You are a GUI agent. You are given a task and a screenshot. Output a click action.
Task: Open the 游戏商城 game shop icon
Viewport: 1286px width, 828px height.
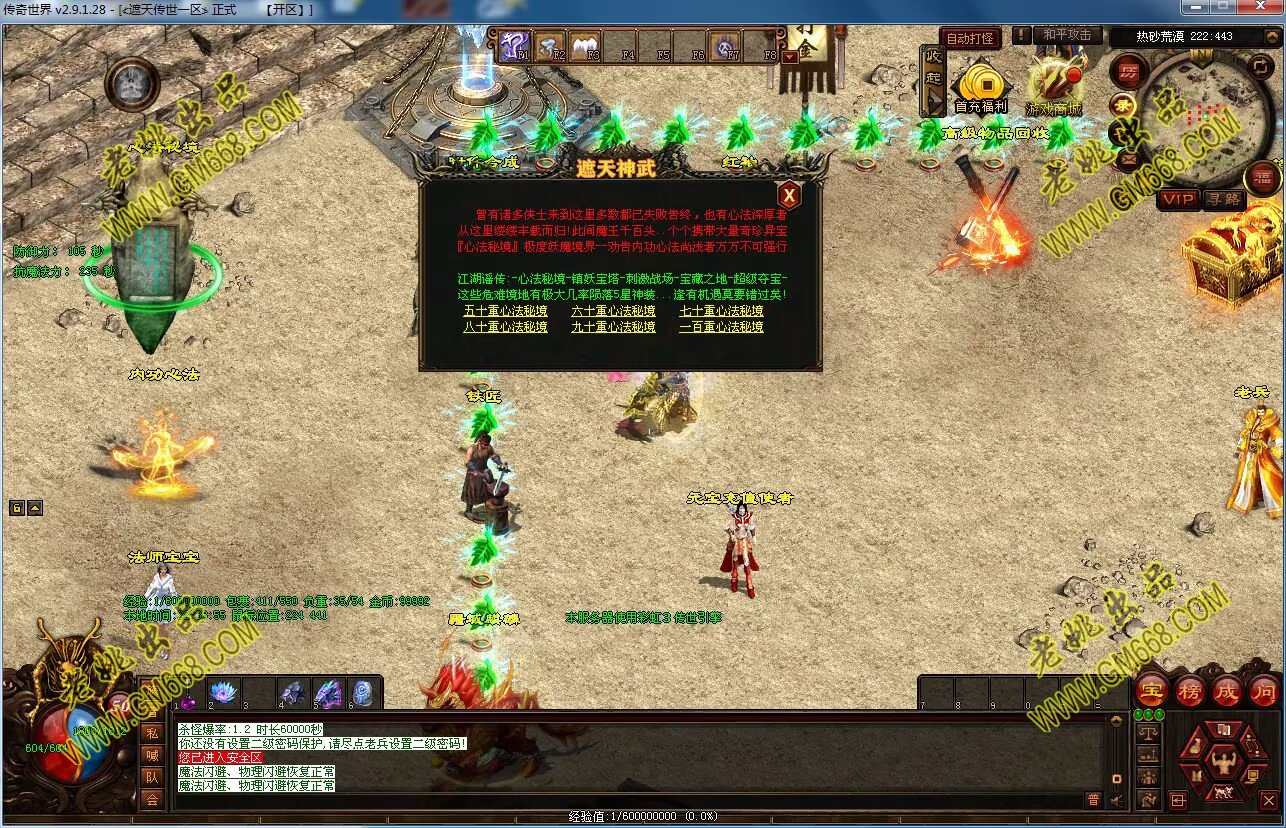[1054, 87]
